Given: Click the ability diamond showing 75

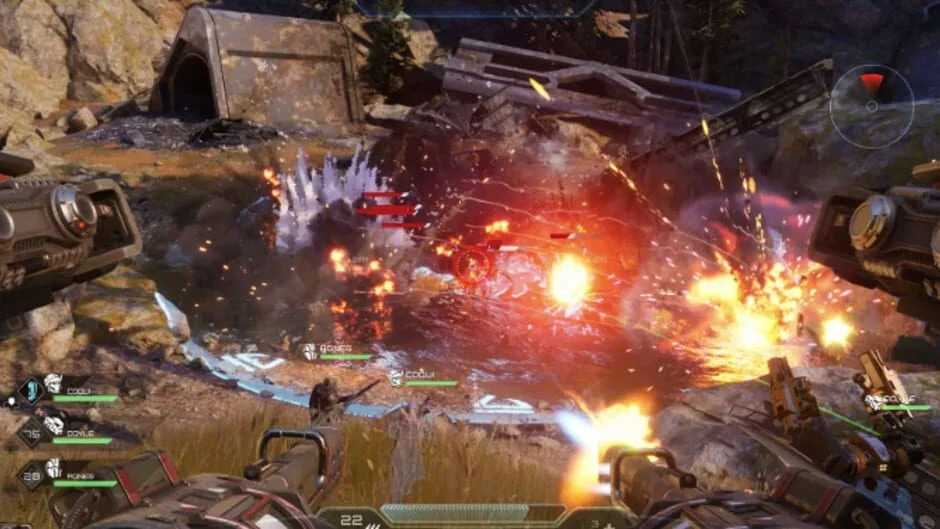Looking at the screenshot, I should (30, 432).
